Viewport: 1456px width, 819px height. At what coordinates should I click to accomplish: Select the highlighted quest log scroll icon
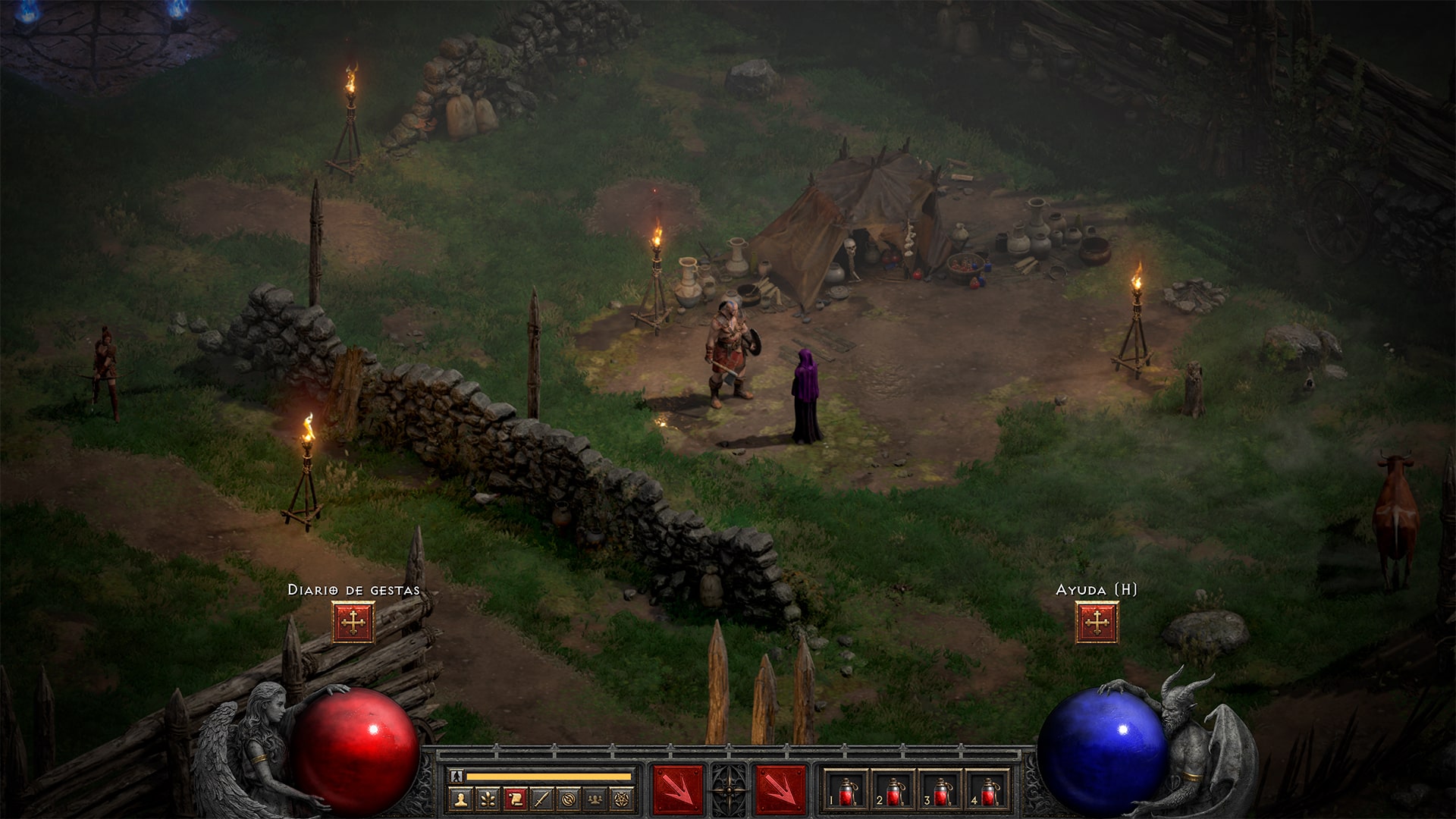(516, 799)
